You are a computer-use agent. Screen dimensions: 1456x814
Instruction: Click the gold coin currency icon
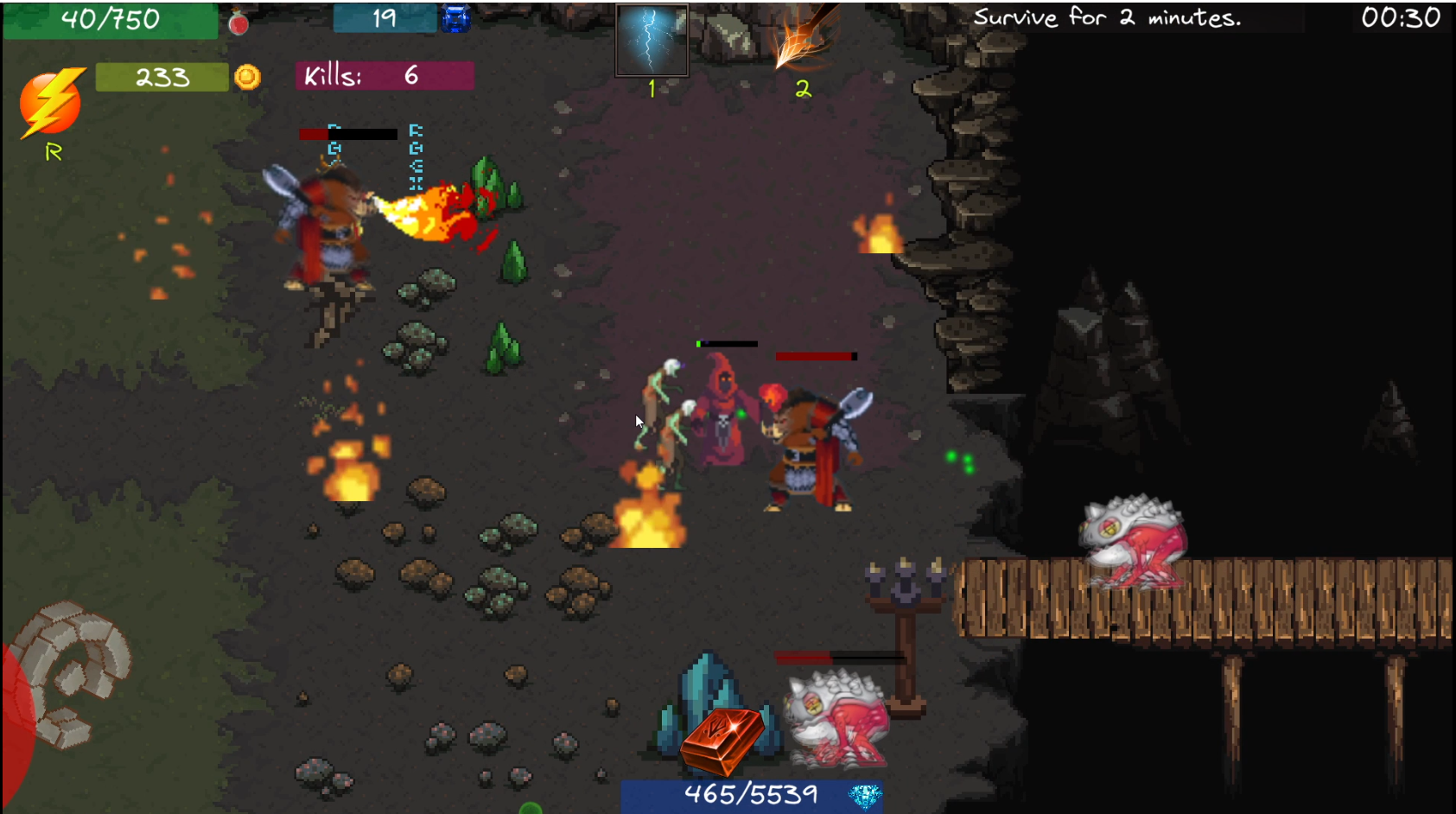[x=249, y=78]
